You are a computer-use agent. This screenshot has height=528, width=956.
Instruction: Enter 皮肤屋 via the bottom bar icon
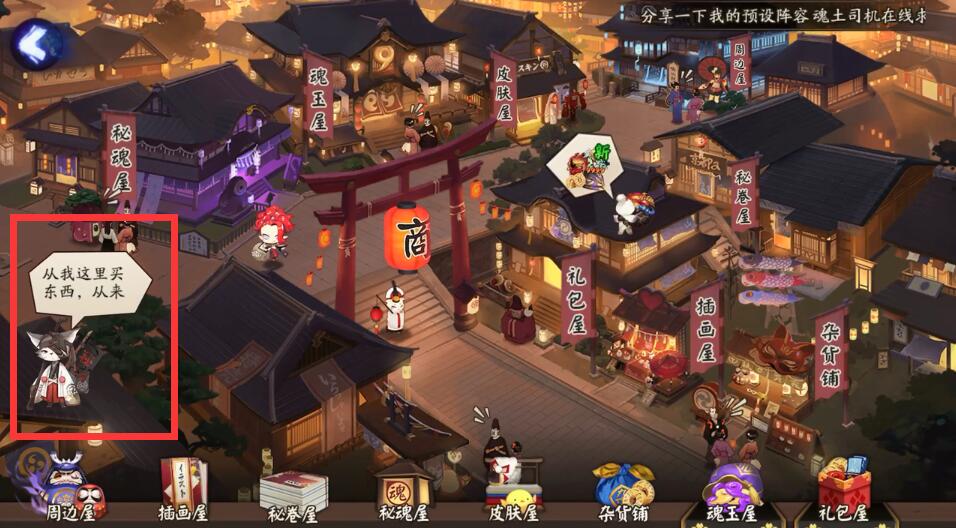(512, 490)
